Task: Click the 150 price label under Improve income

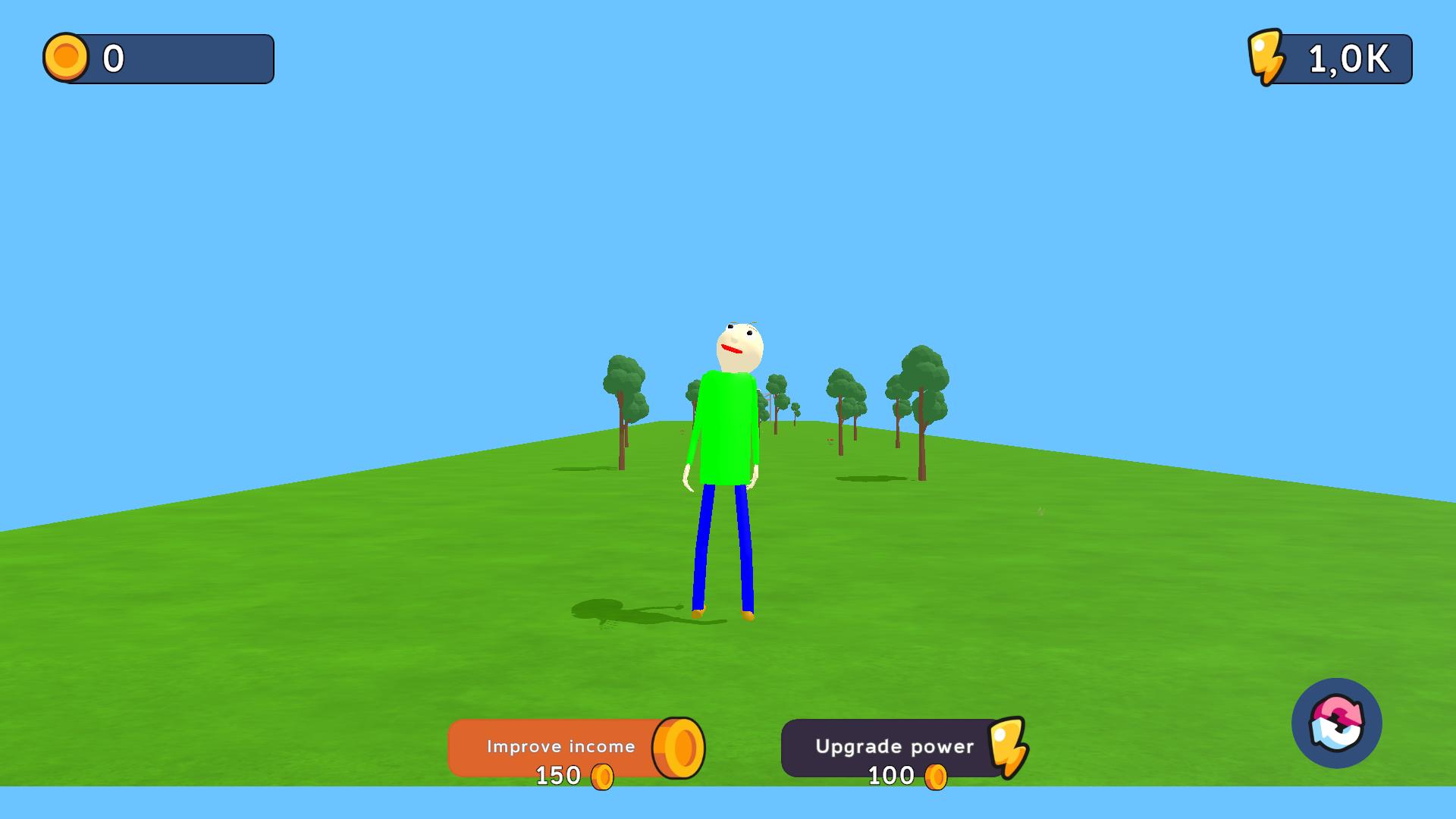Action: [x=559, y=775]
